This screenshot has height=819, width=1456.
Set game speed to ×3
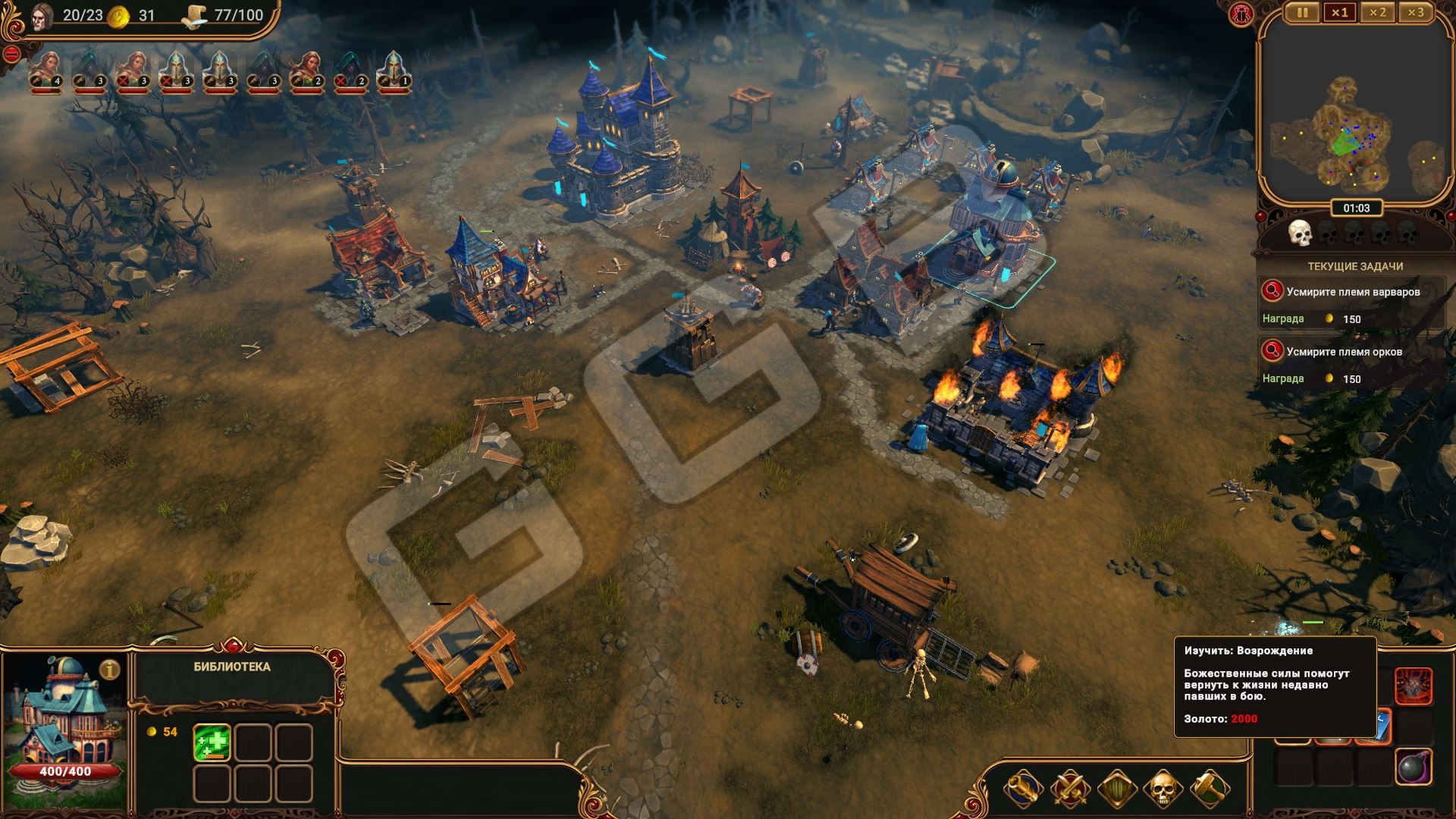tap(1415, 13)
